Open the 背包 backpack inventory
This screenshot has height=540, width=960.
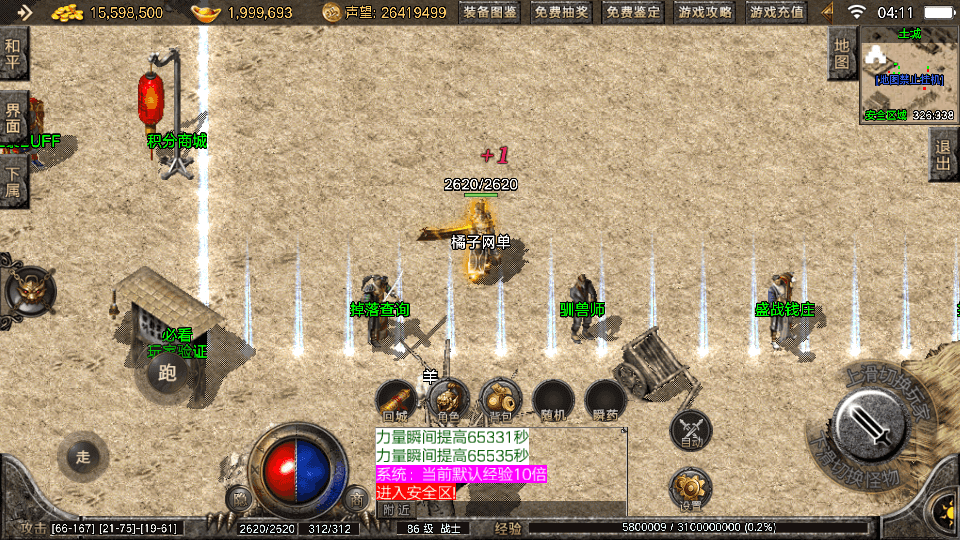tap(499, 400)
